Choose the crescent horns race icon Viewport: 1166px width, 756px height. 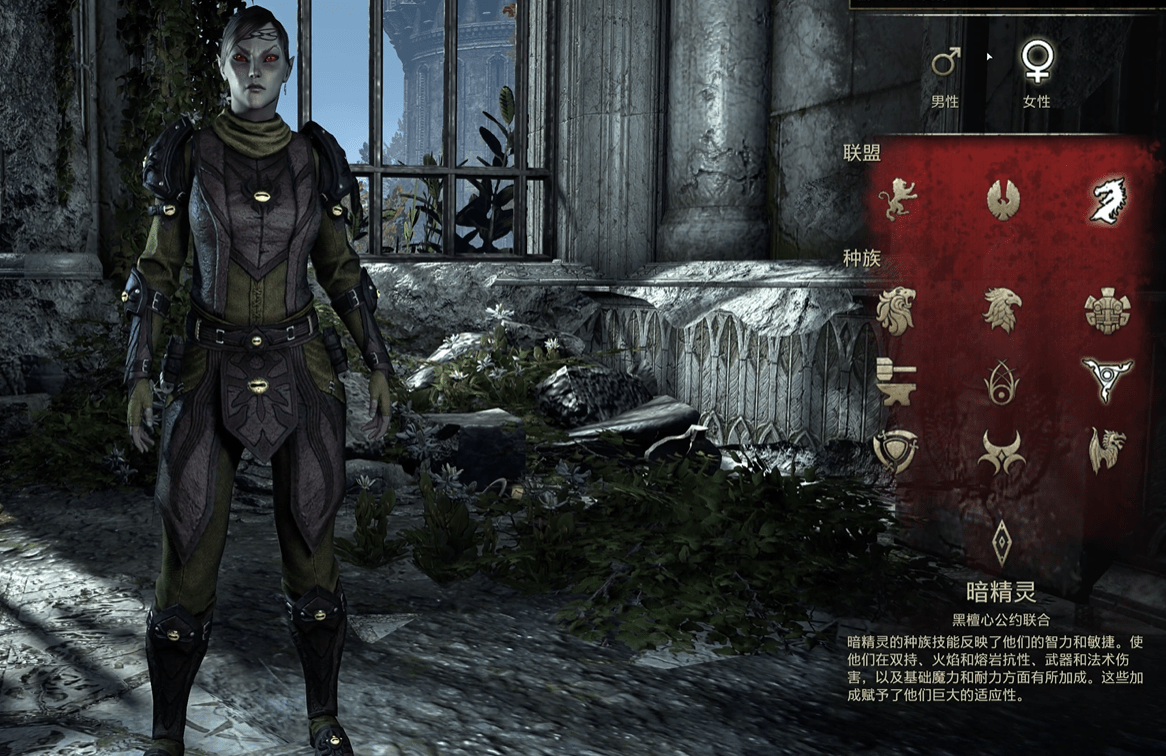1001,452
